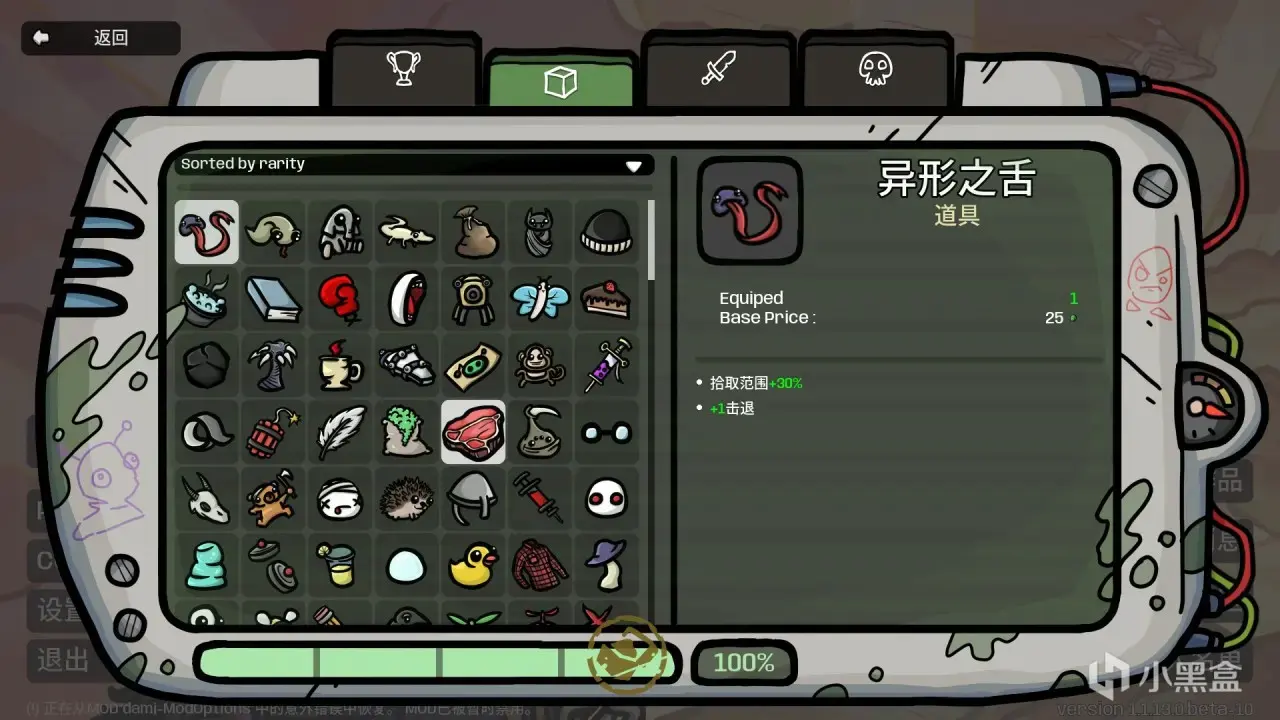Select the butterfly item
The height and width of the screenshot is (720, 1280).
[540, 298]
